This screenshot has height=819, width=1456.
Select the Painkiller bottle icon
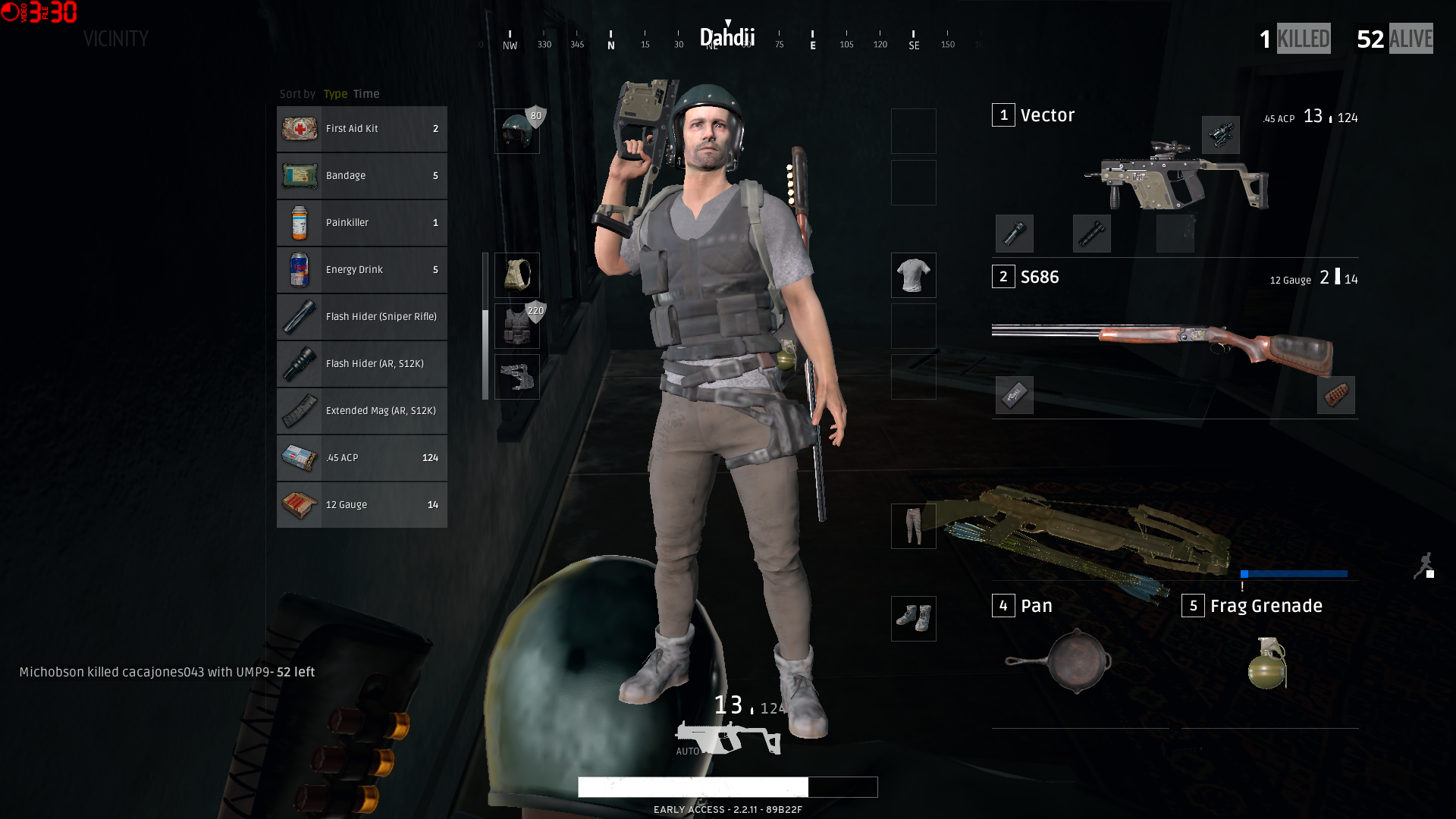299,222
